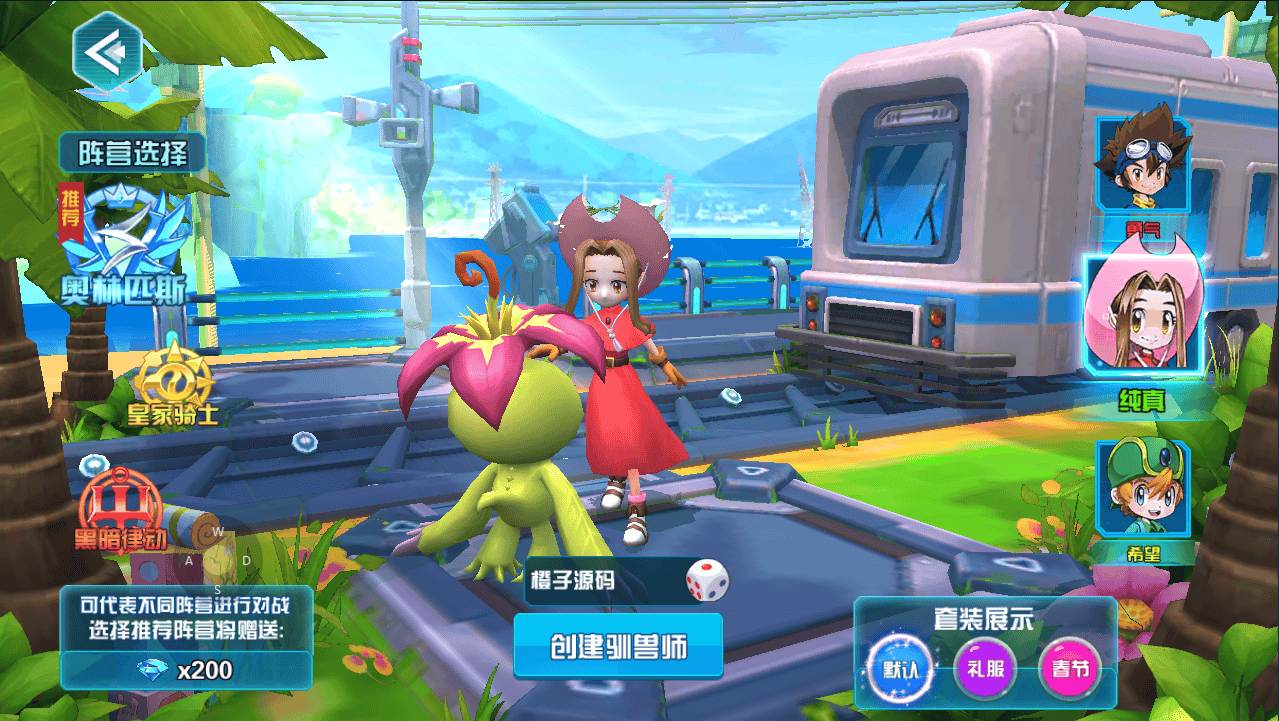Screen dimensions: 1279x721
Task: Preview the 礼服 formal outfit
Action: click(985, 667)
